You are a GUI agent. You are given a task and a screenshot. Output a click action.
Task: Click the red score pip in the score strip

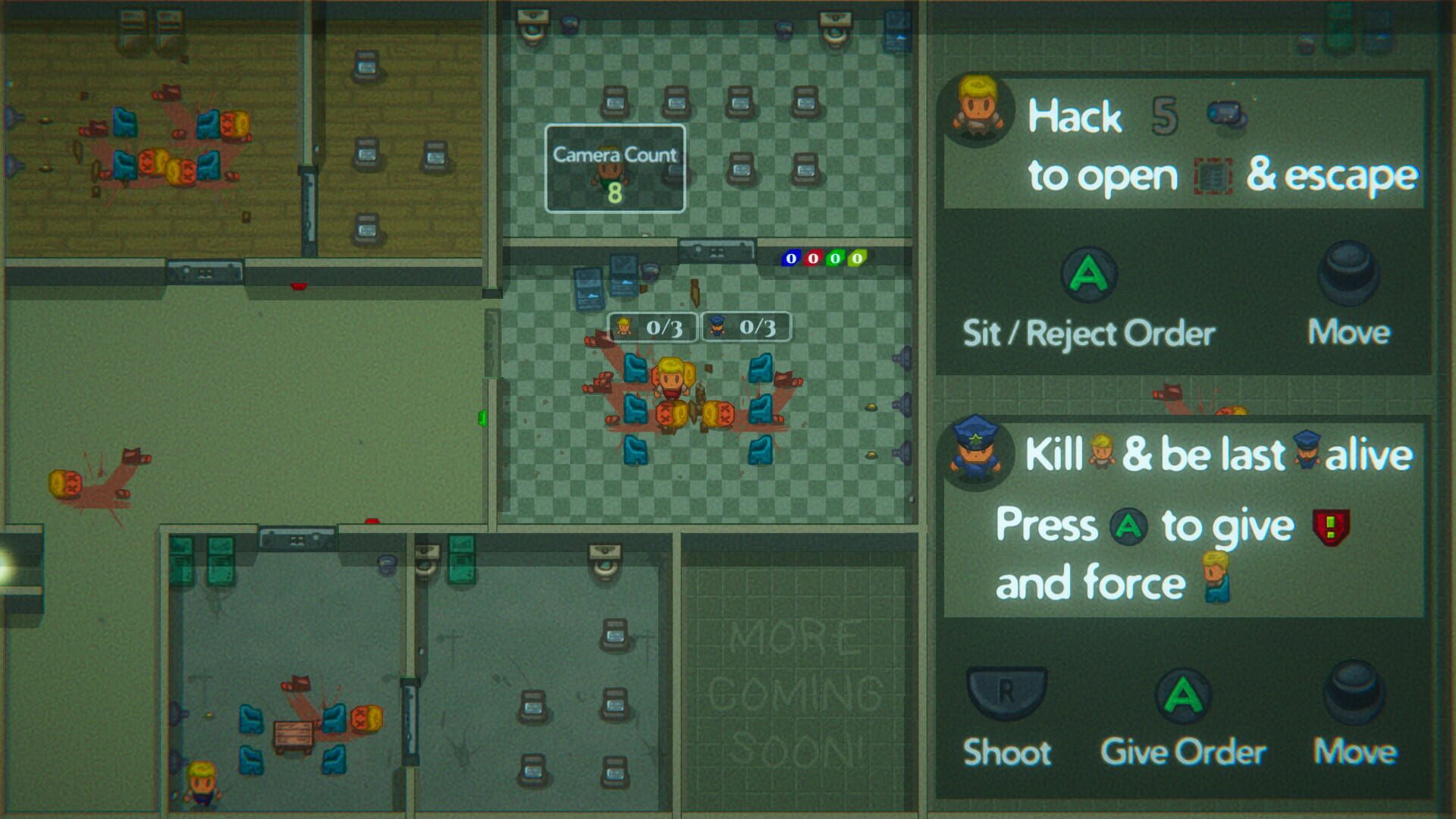(x=813, y=258)
